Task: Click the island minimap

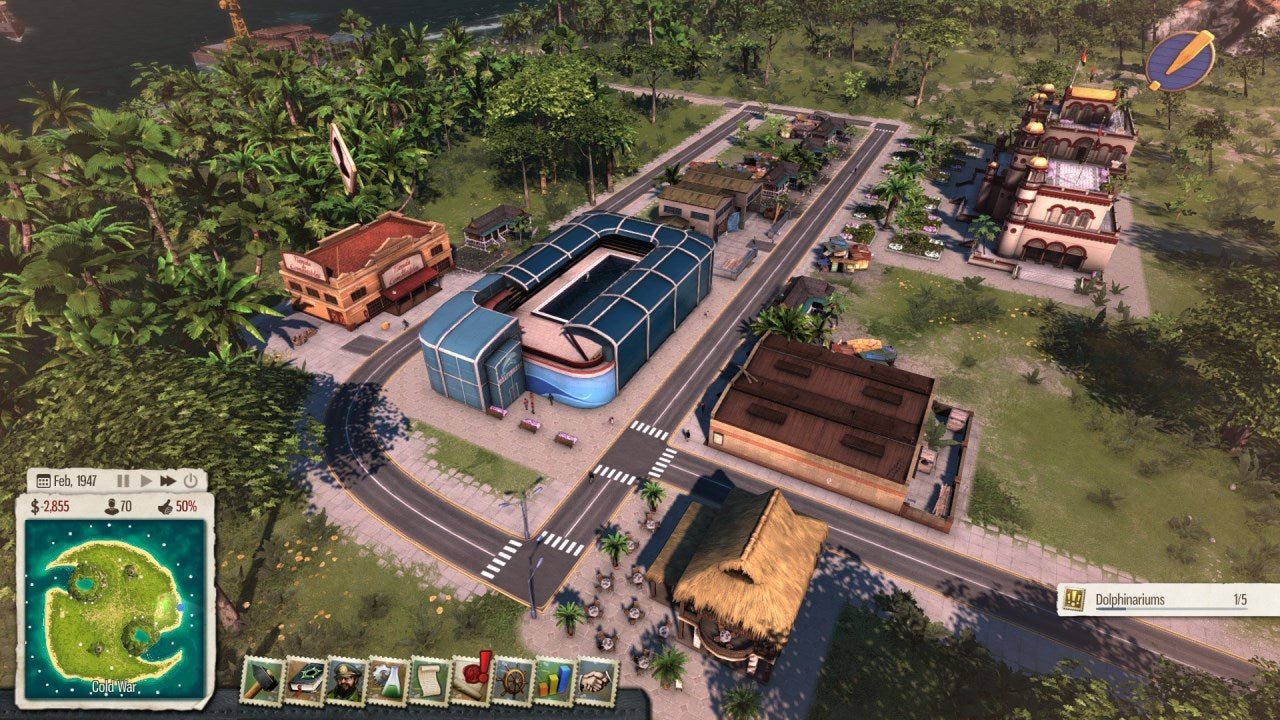Action: 115,611
